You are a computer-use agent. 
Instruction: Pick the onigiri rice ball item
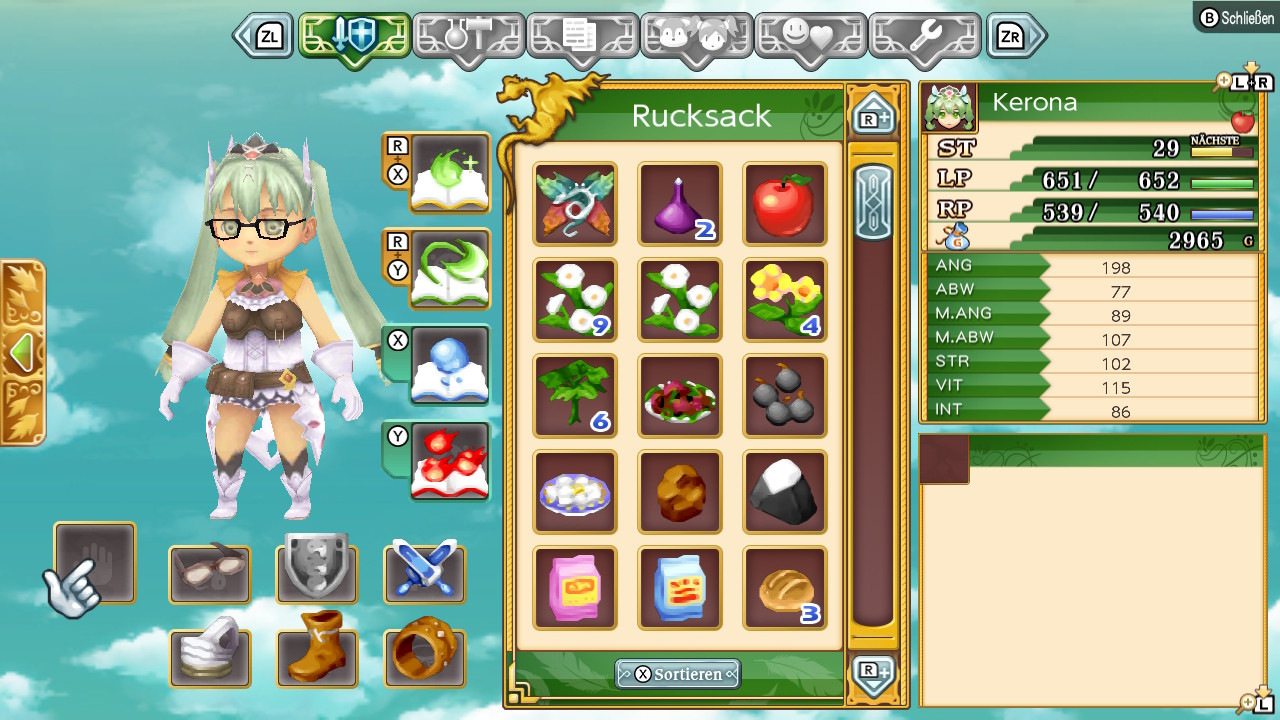[x=784, y=491]
